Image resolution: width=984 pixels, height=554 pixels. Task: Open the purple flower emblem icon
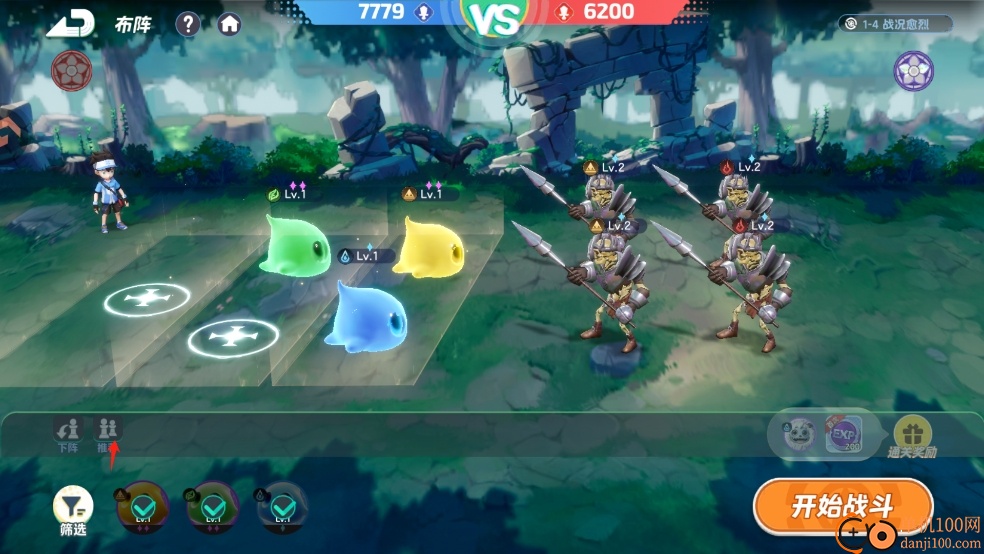[x=913, y=71]
